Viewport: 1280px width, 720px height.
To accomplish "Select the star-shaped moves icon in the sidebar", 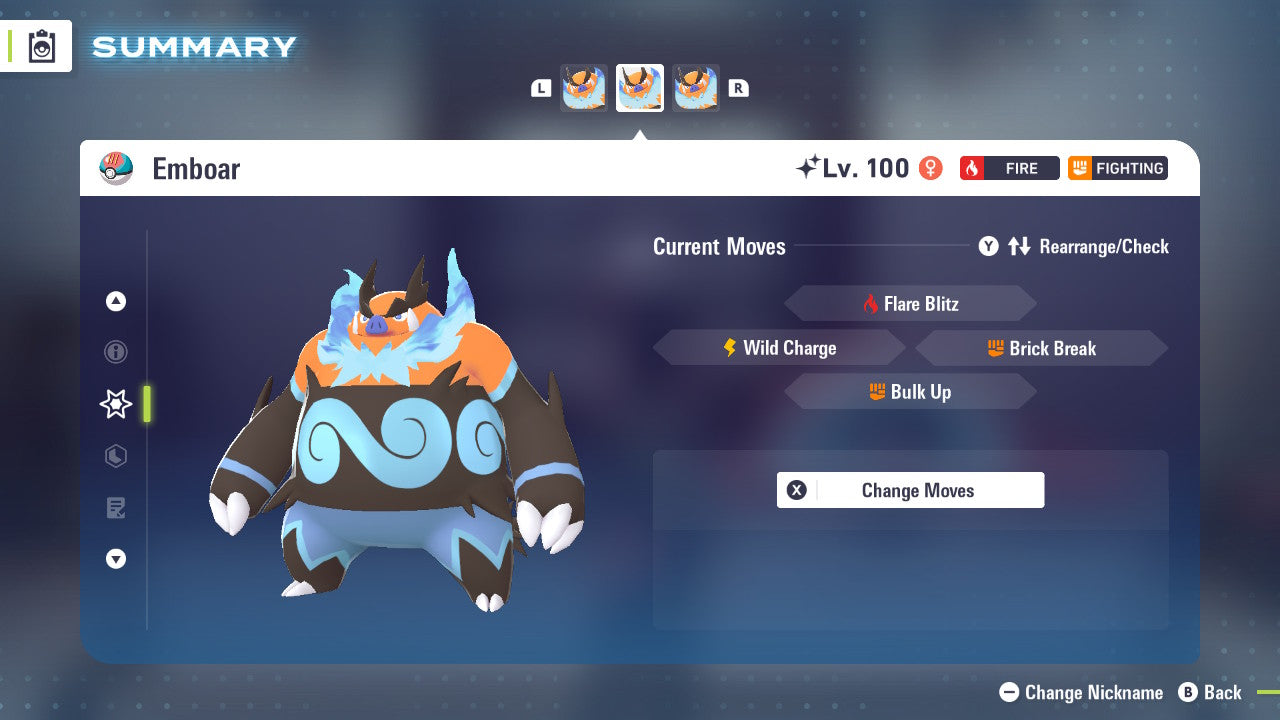I will tap(115, 403).
